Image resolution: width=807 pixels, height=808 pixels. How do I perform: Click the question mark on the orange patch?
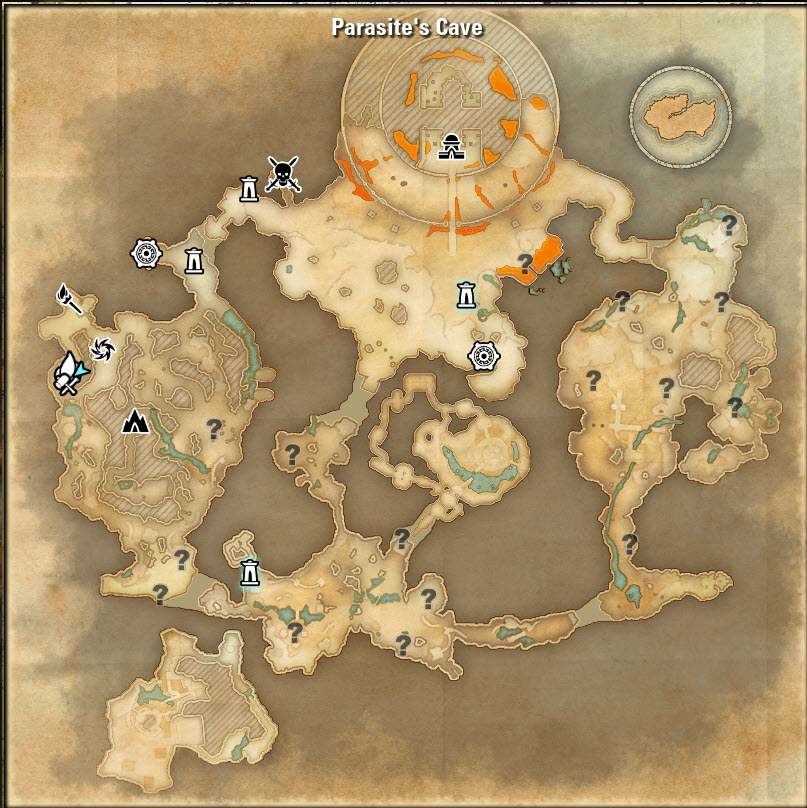click(525, 264)
